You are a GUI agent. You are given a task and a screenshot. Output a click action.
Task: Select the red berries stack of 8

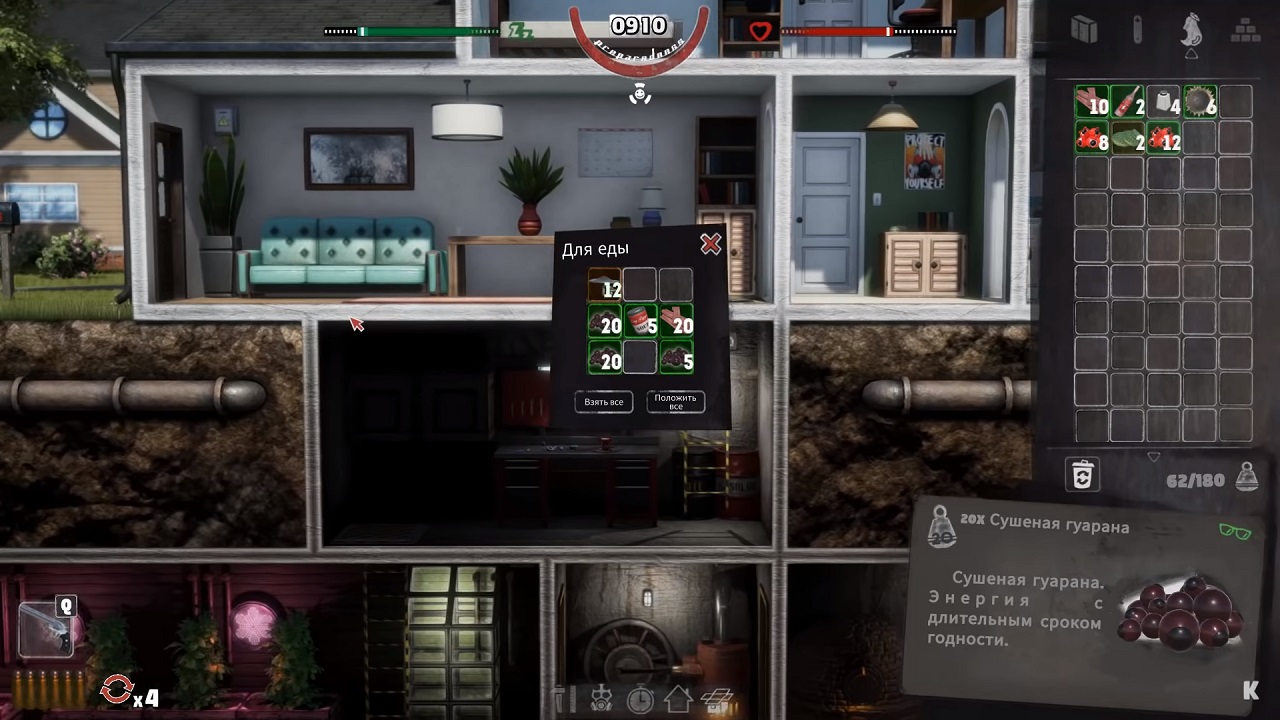click(x=1091, y=137)
